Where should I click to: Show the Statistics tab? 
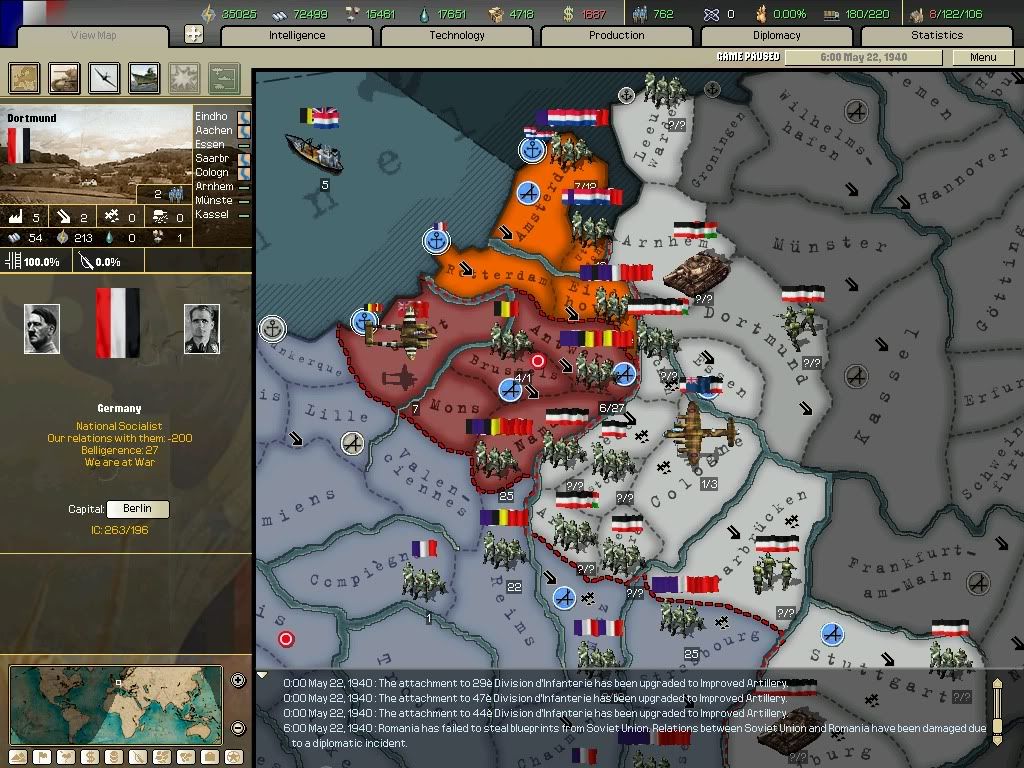[937, 35]
